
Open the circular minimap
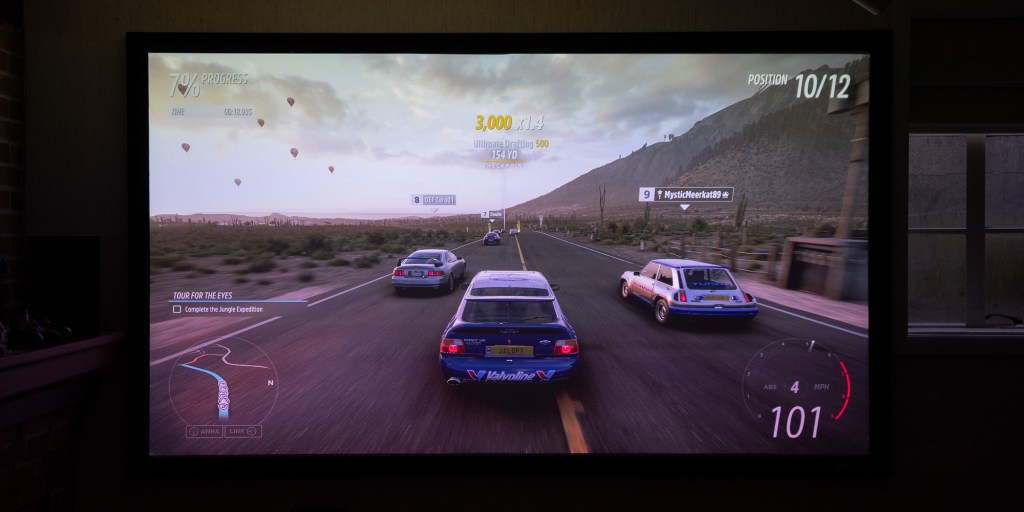coord(222,380)
